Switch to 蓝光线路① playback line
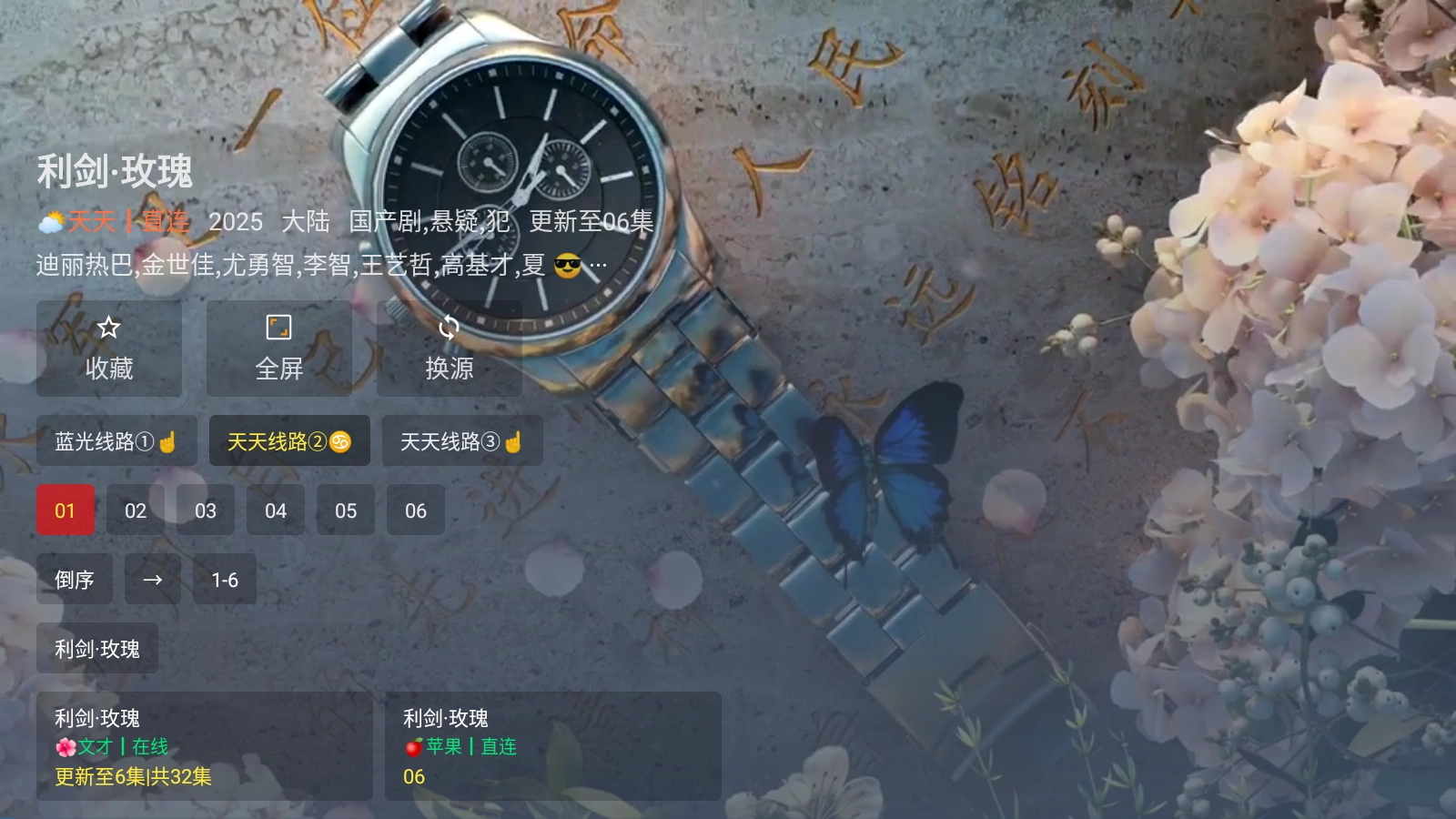The width and height of the screenshot is (1456, 819). pos(116,441)
